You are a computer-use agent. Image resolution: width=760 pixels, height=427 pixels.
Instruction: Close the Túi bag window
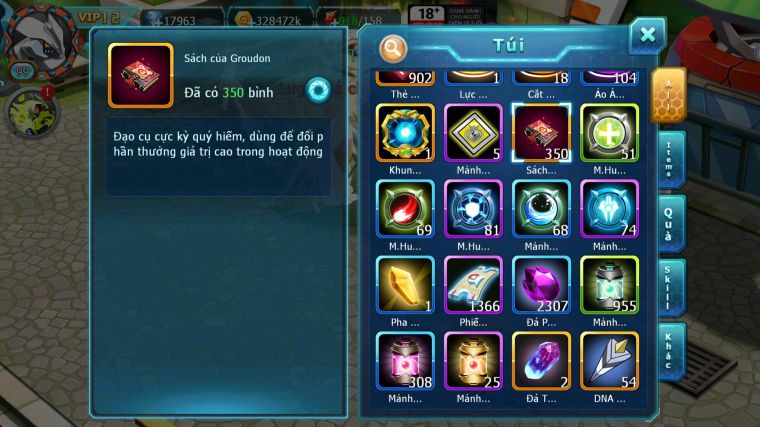tap(647, 36)
